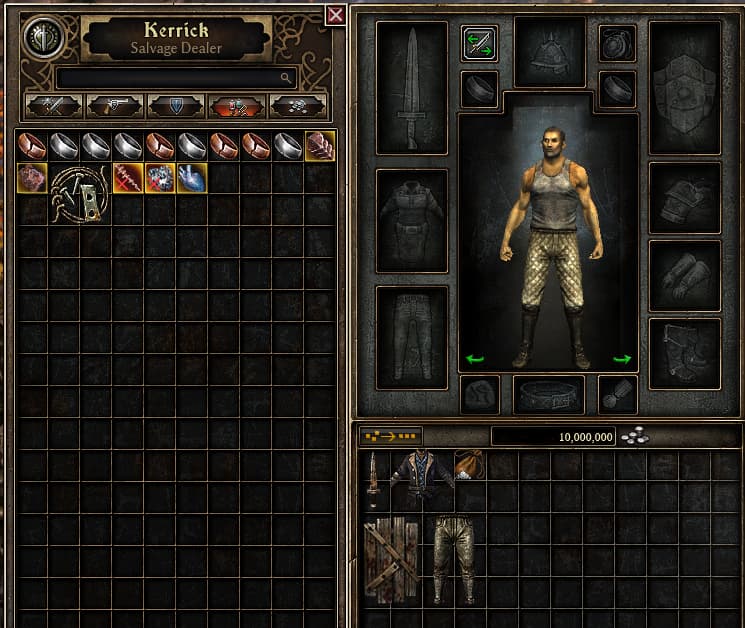Open the buyback coins shop tab

click(x=297, y=105)
